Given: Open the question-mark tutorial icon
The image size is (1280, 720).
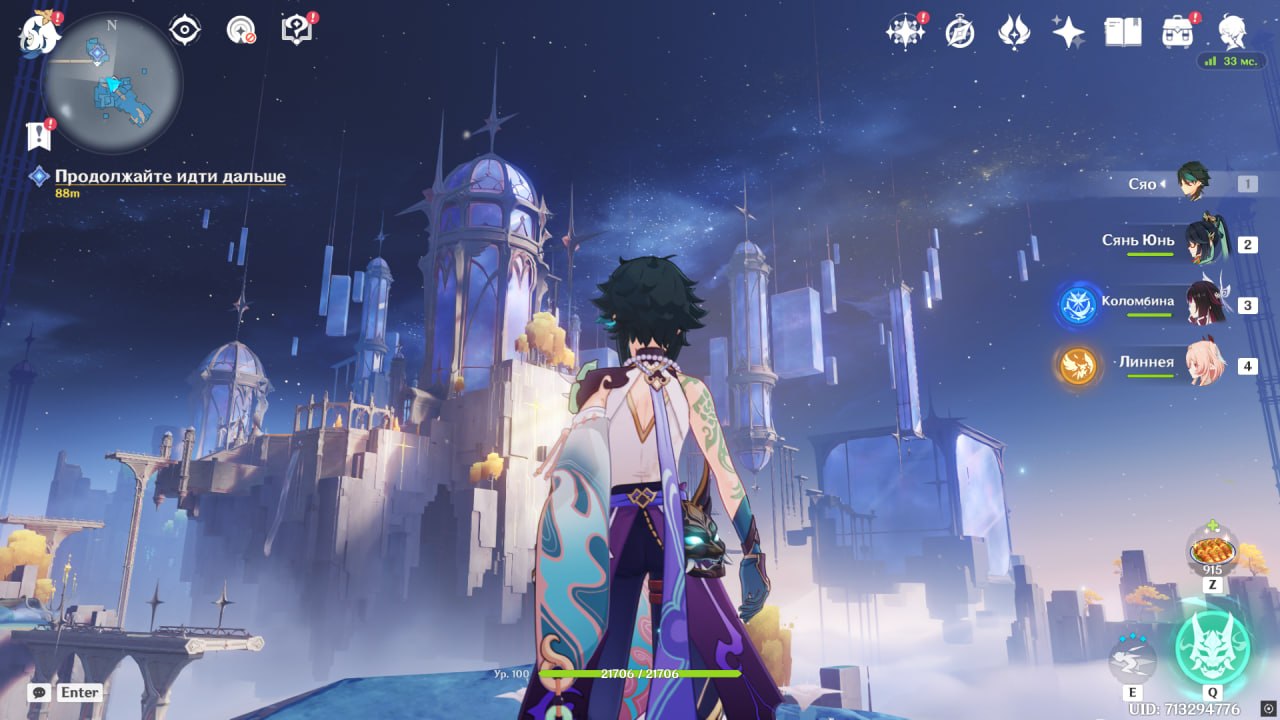Looking at the screenshot, I should pyautogui.click(x=298, y=30).
